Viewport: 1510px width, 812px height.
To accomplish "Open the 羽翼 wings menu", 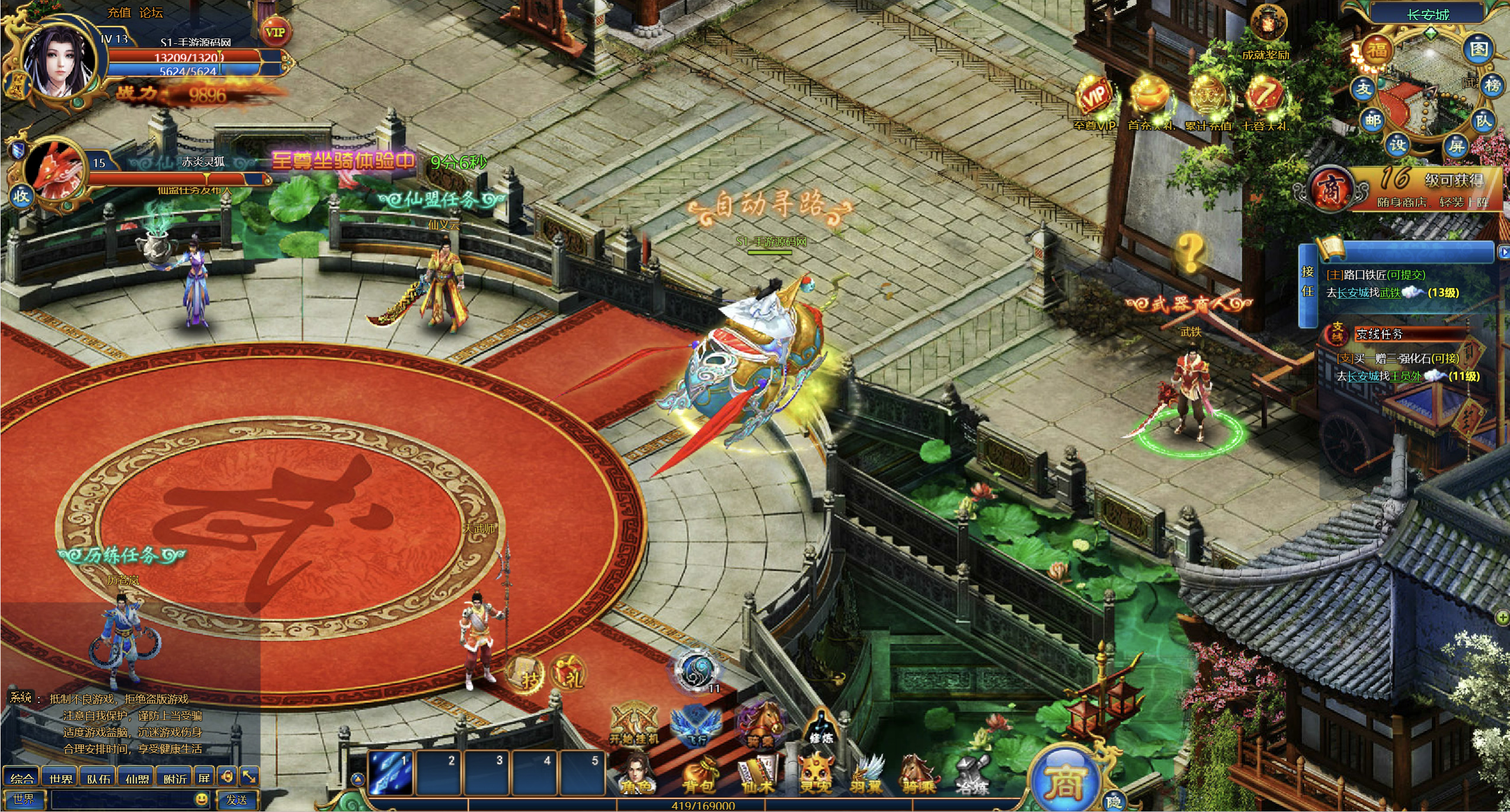I will point(866,775).
